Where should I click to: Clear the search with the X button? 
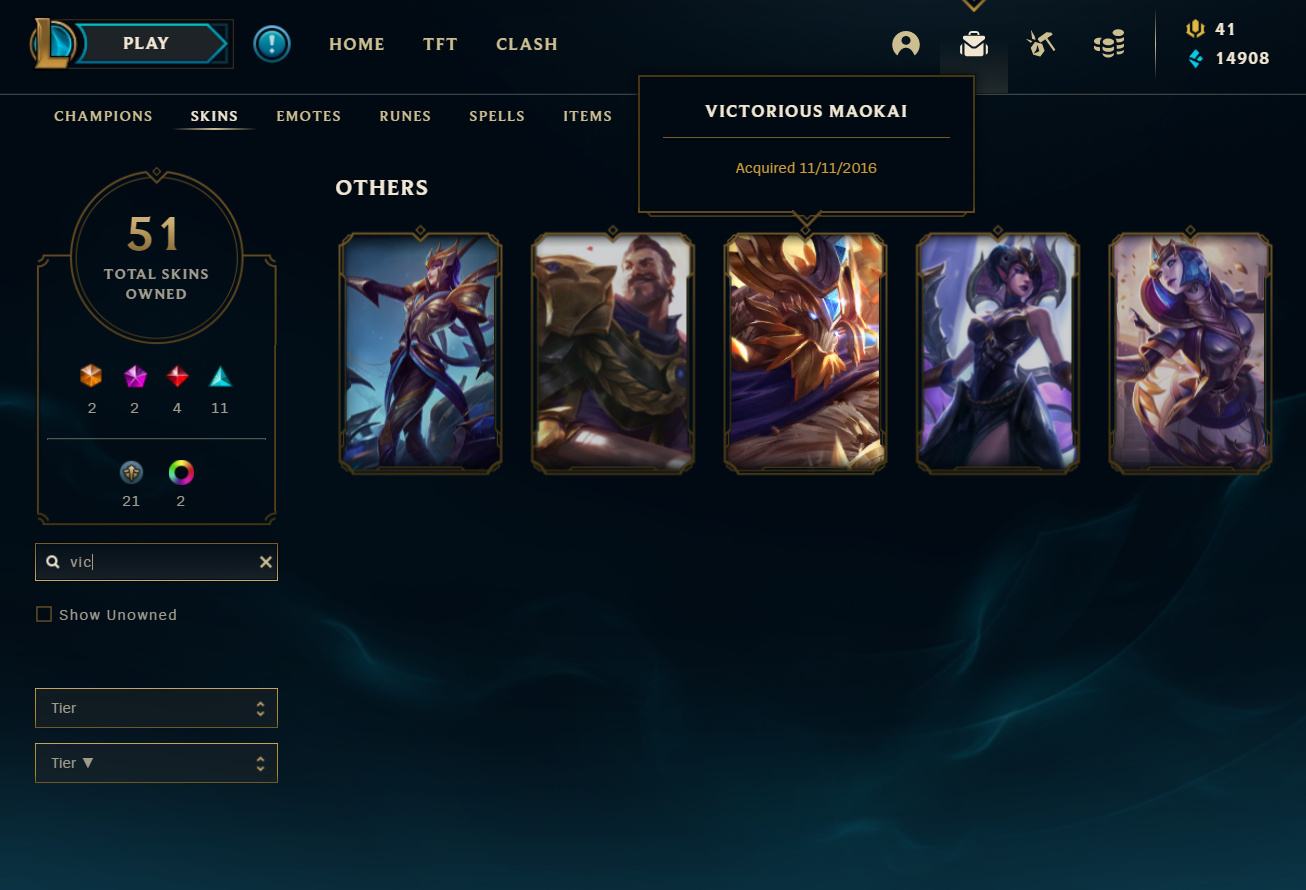(x=265, y=561)
